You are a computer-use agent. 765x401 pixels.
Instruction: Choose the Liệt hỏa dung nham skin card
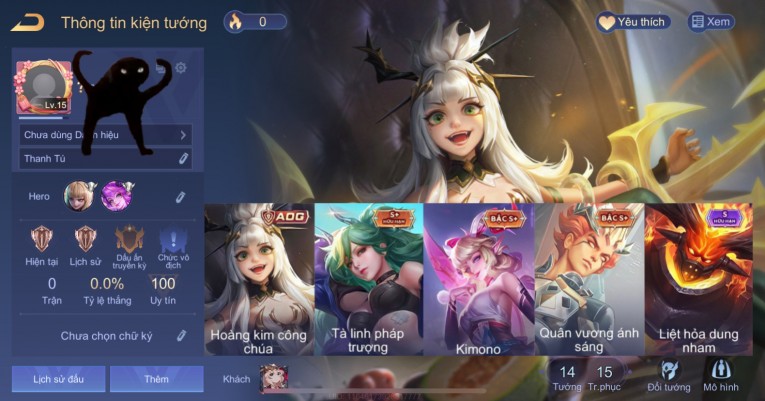tap(698, 280)
